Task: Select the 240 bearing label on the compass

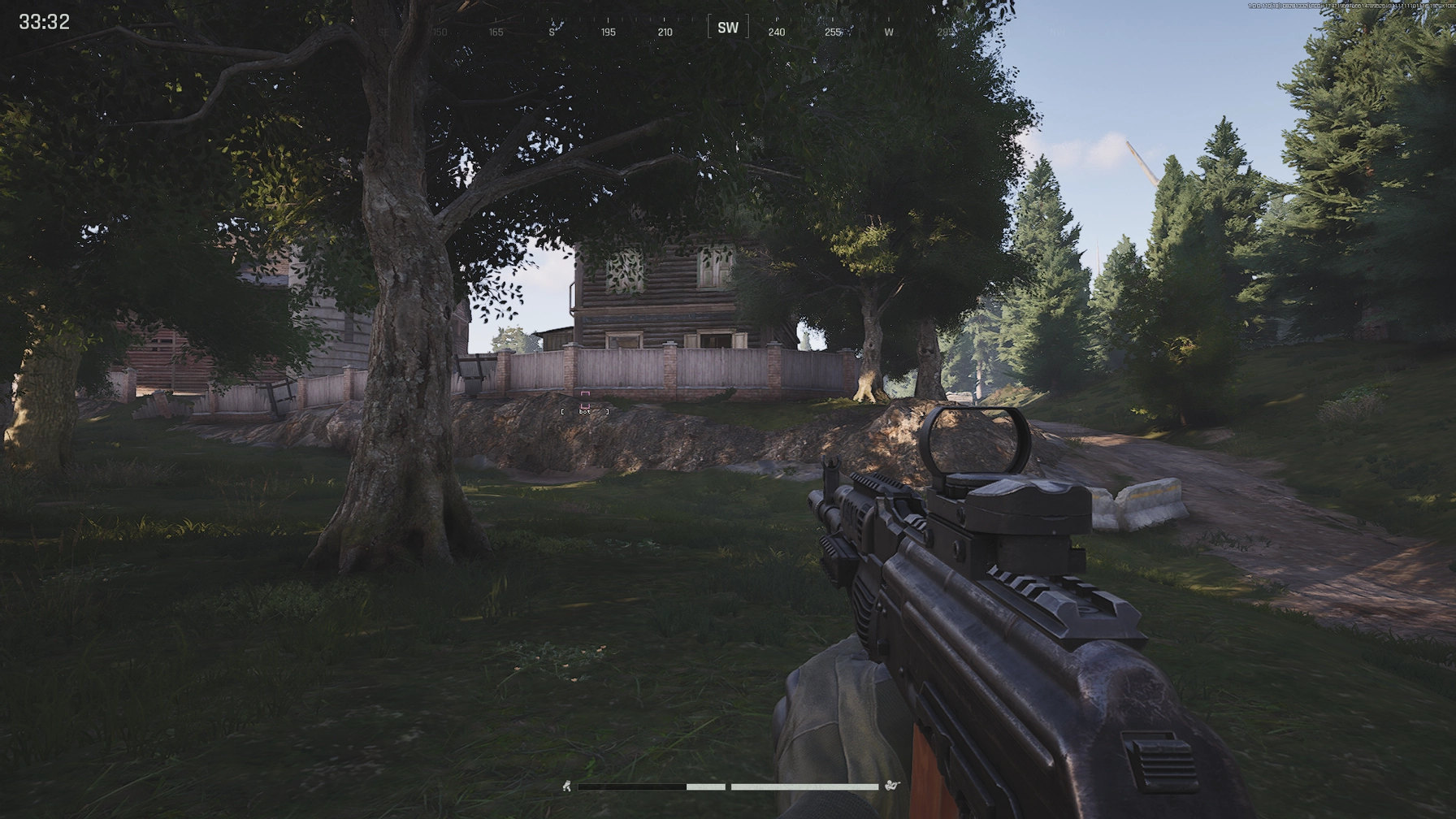Action: click(x=777, y=32)
